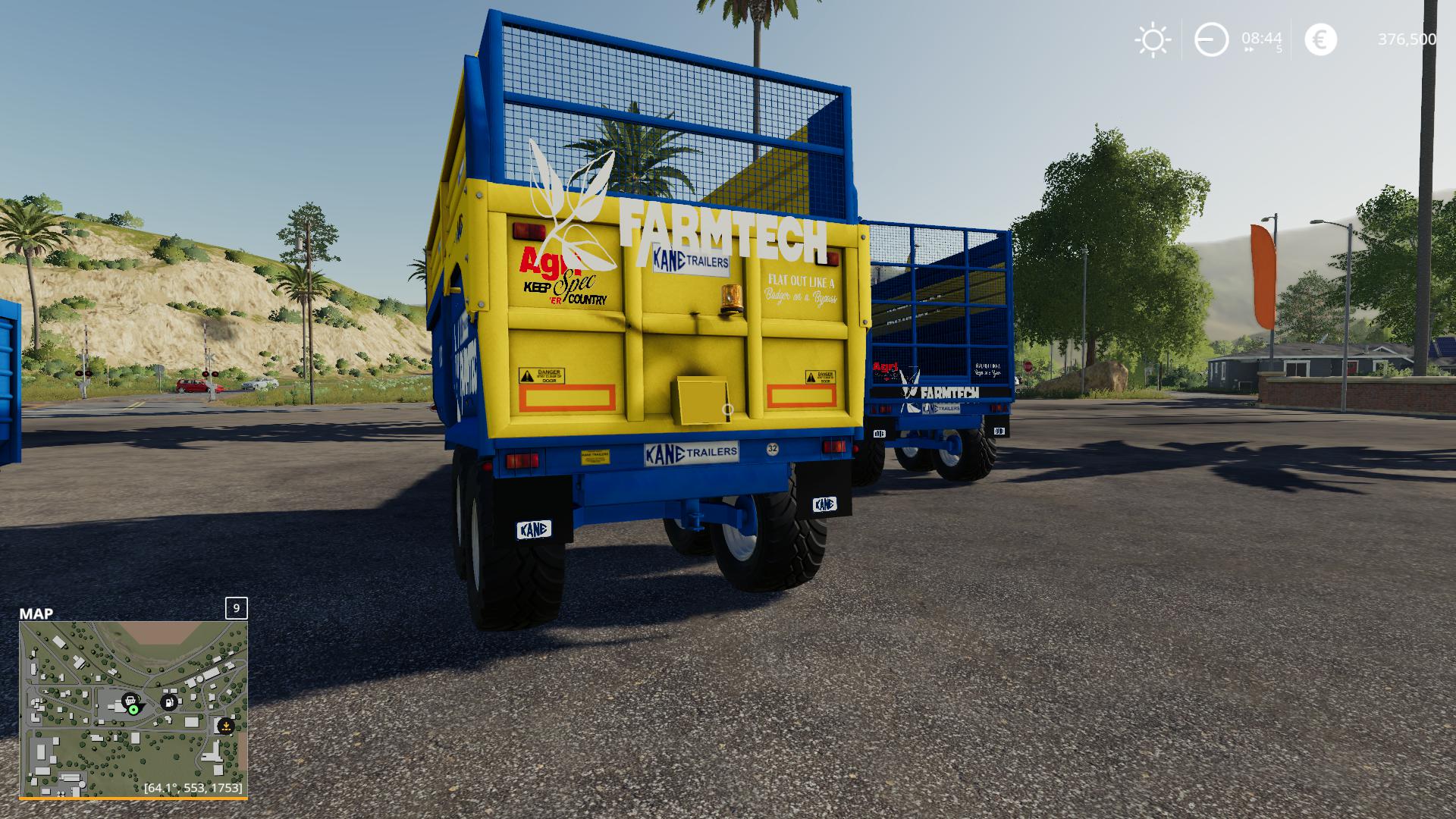This screenshot has height=819, width=1456.
Task: Click the sell point arrow icon on minimap
Action: tap(226, 726)
